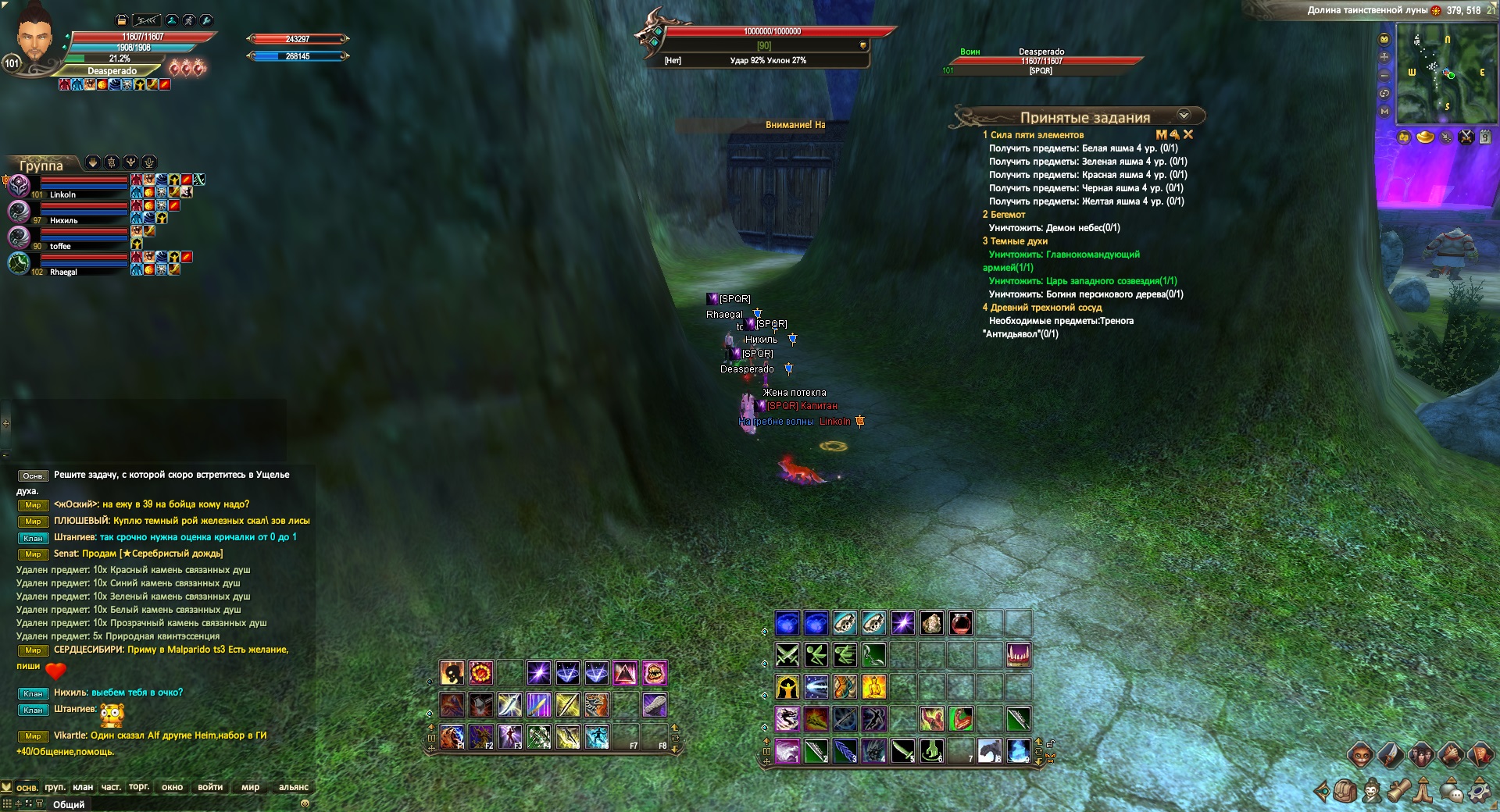Collapse the accepted quests panel

click(1184, 116)
